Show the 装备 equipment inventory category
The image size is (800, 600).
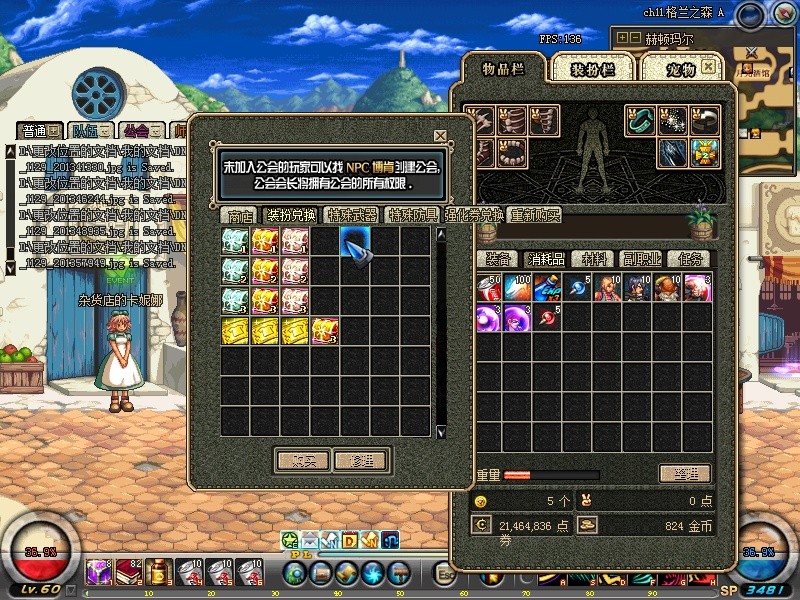pos(497,259)
